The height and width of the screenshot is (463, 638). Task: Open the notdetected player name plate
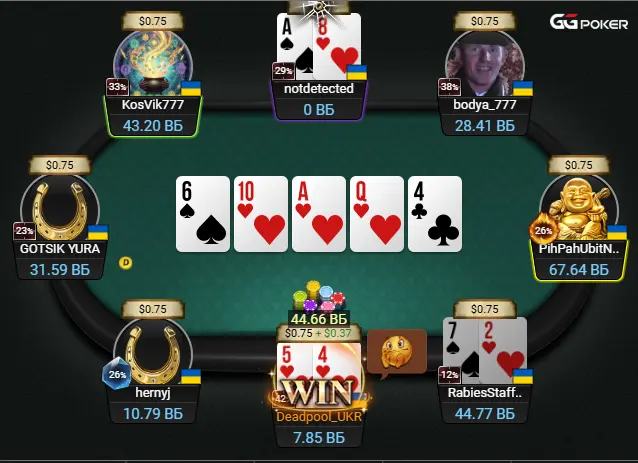[x=319, y=89]
